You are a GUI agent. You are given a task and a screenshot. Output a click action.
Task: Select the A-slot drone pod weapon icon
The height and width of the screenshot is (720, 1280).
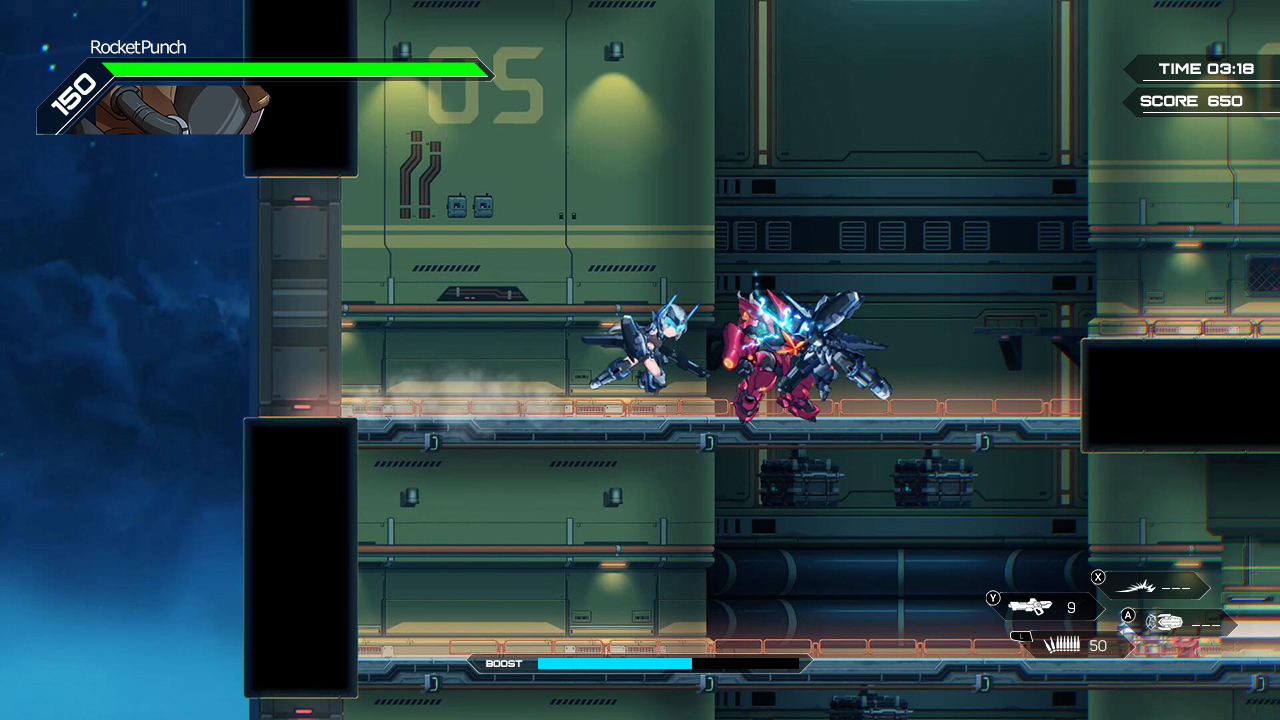[x=1165, y=621]
